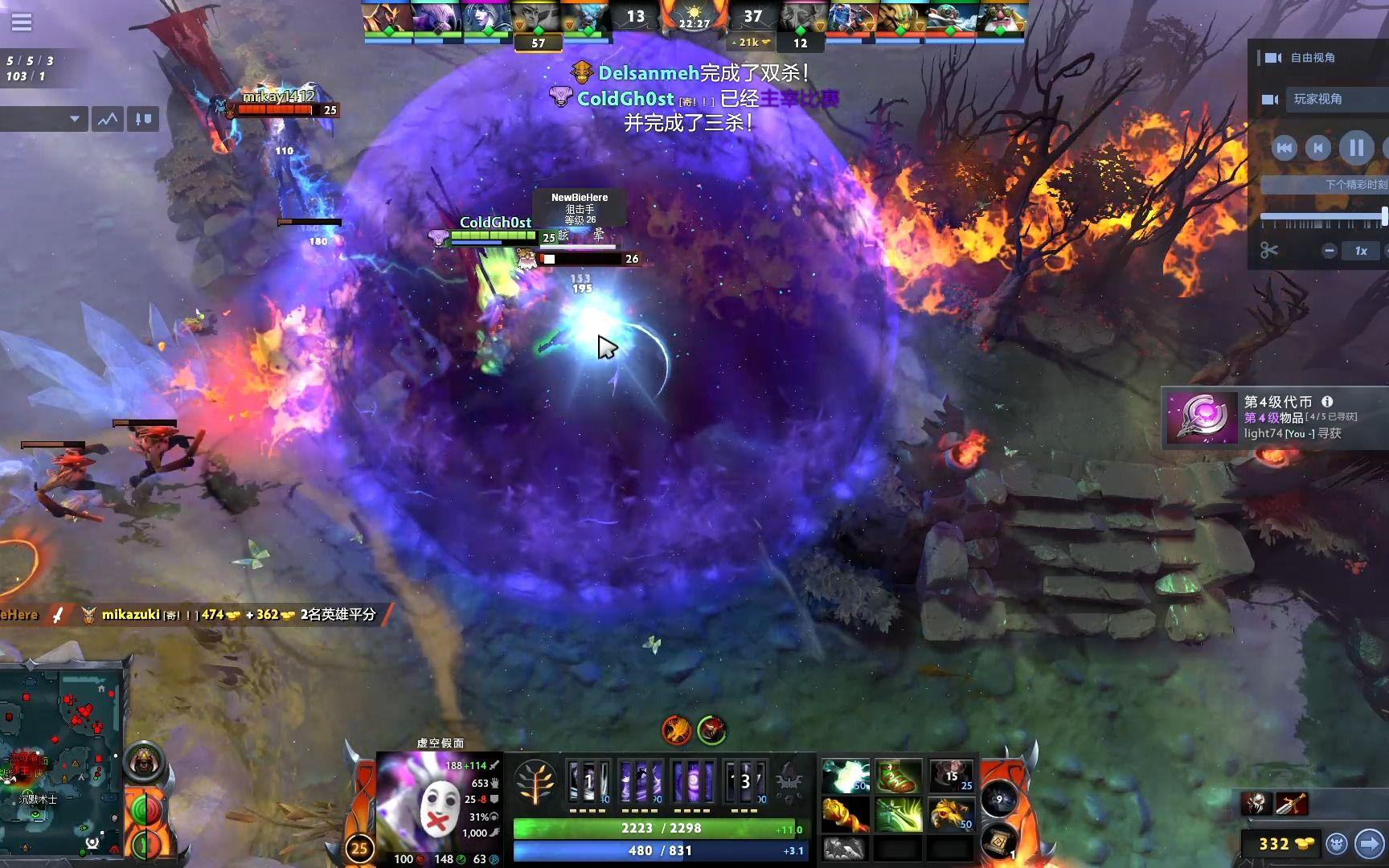Decrease the replay playback speed
This screenshot has height=868, width=1389.
[x=1330, y=251]
